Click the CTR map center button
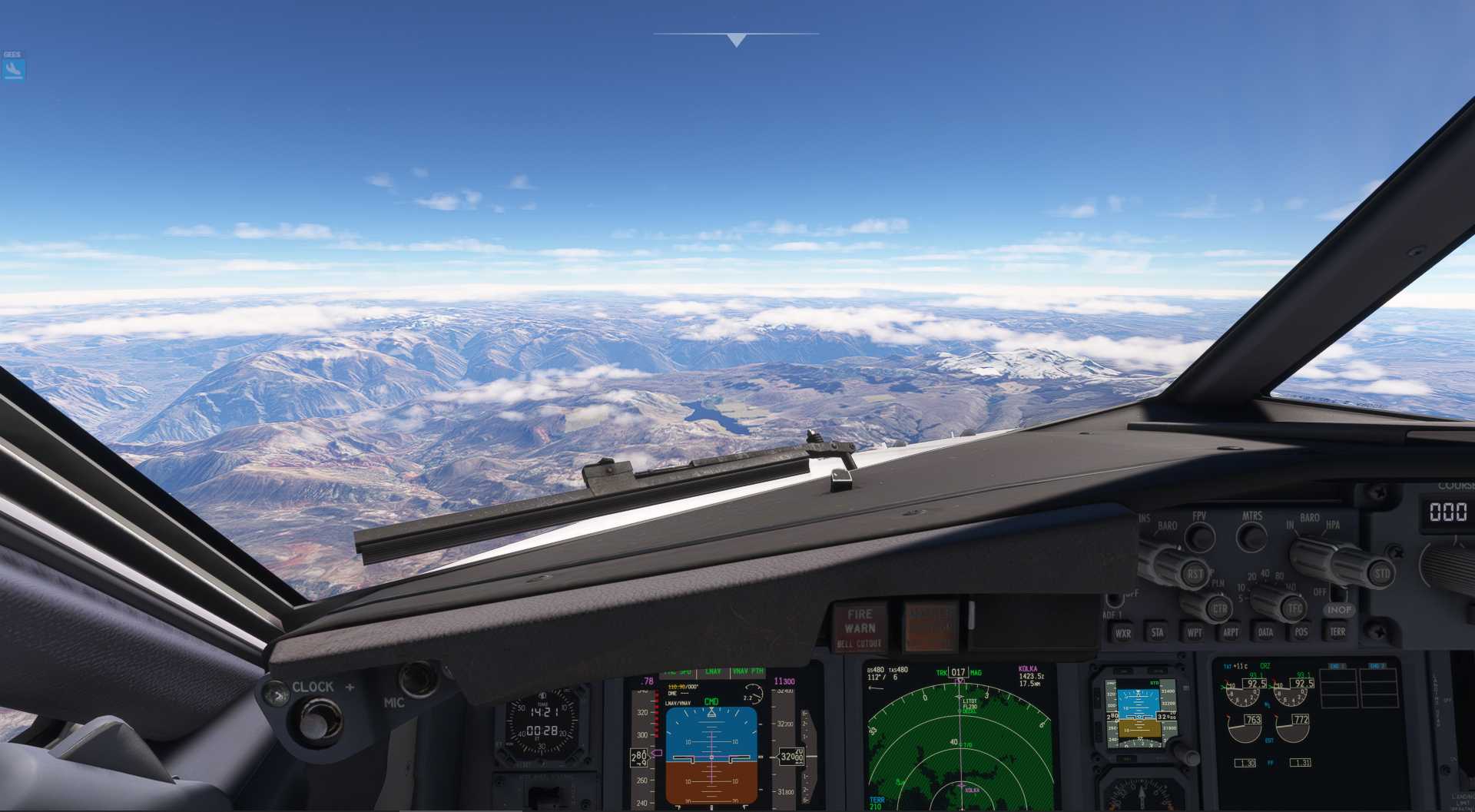The height and width of the screenshot is (812, 1475). click(x=1218, y=609)
